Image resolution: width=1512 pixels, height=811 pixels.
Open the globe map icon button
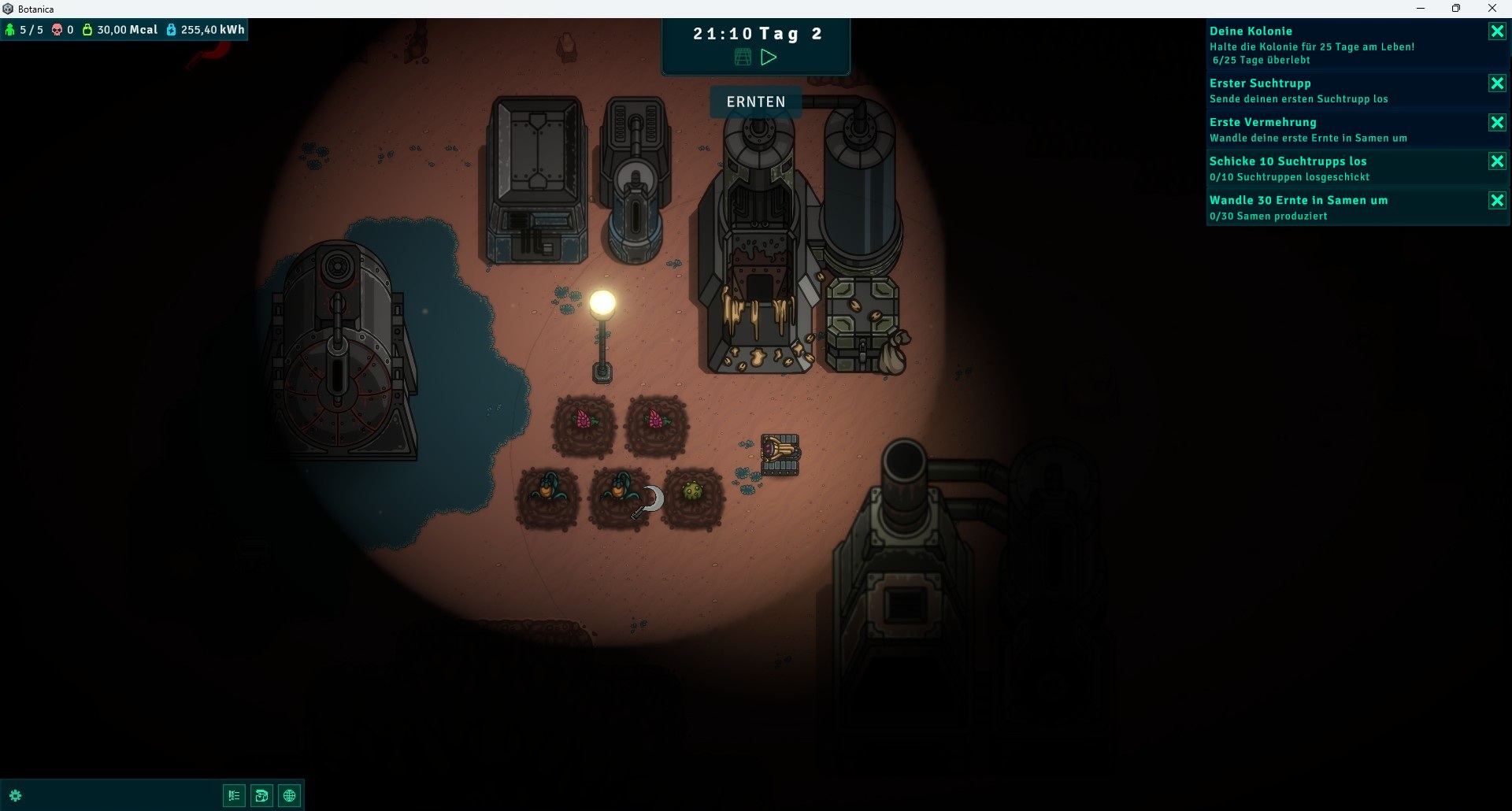(x=290, y=795)
